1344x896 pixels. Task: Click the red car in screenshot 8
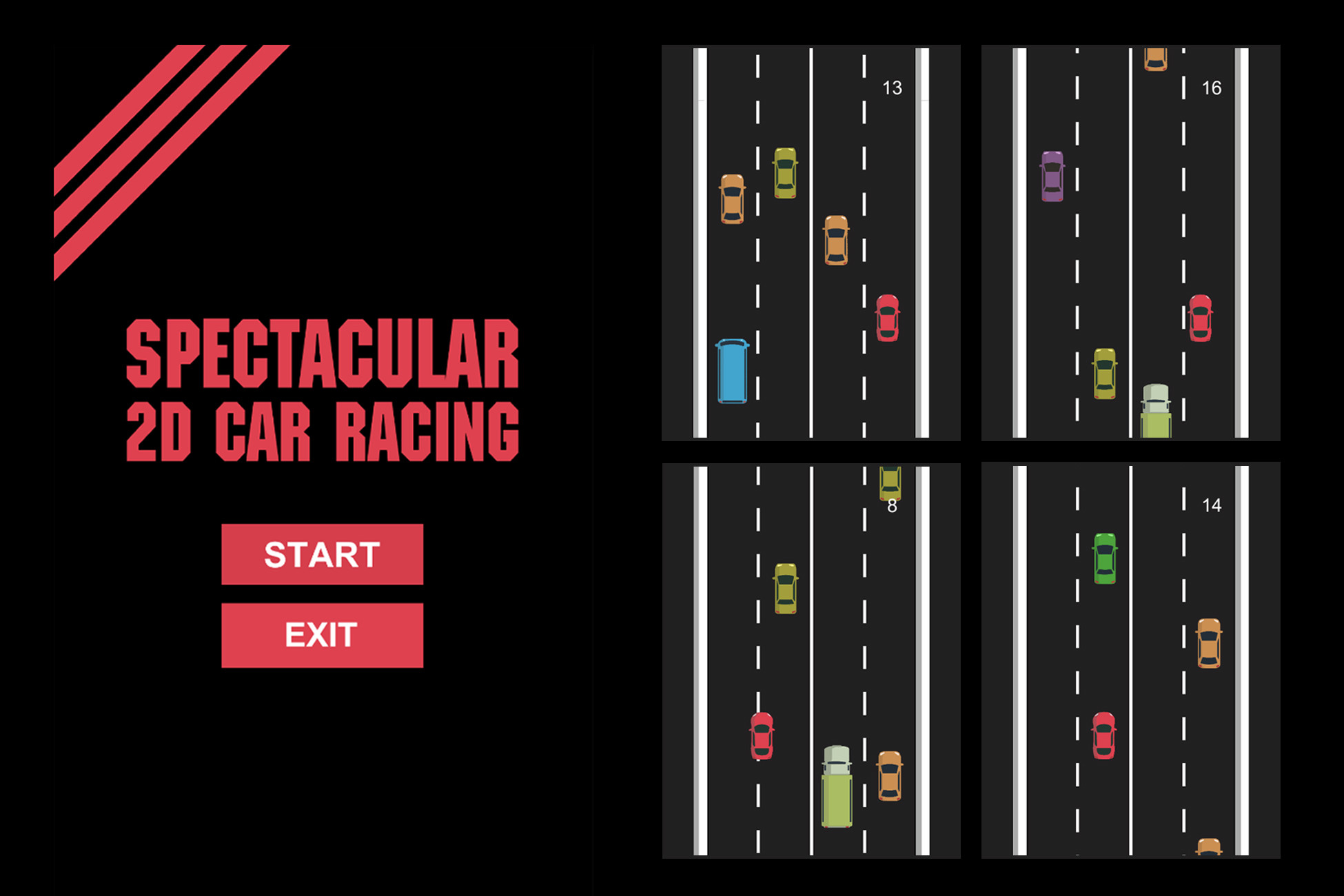(x=762, y=736)
